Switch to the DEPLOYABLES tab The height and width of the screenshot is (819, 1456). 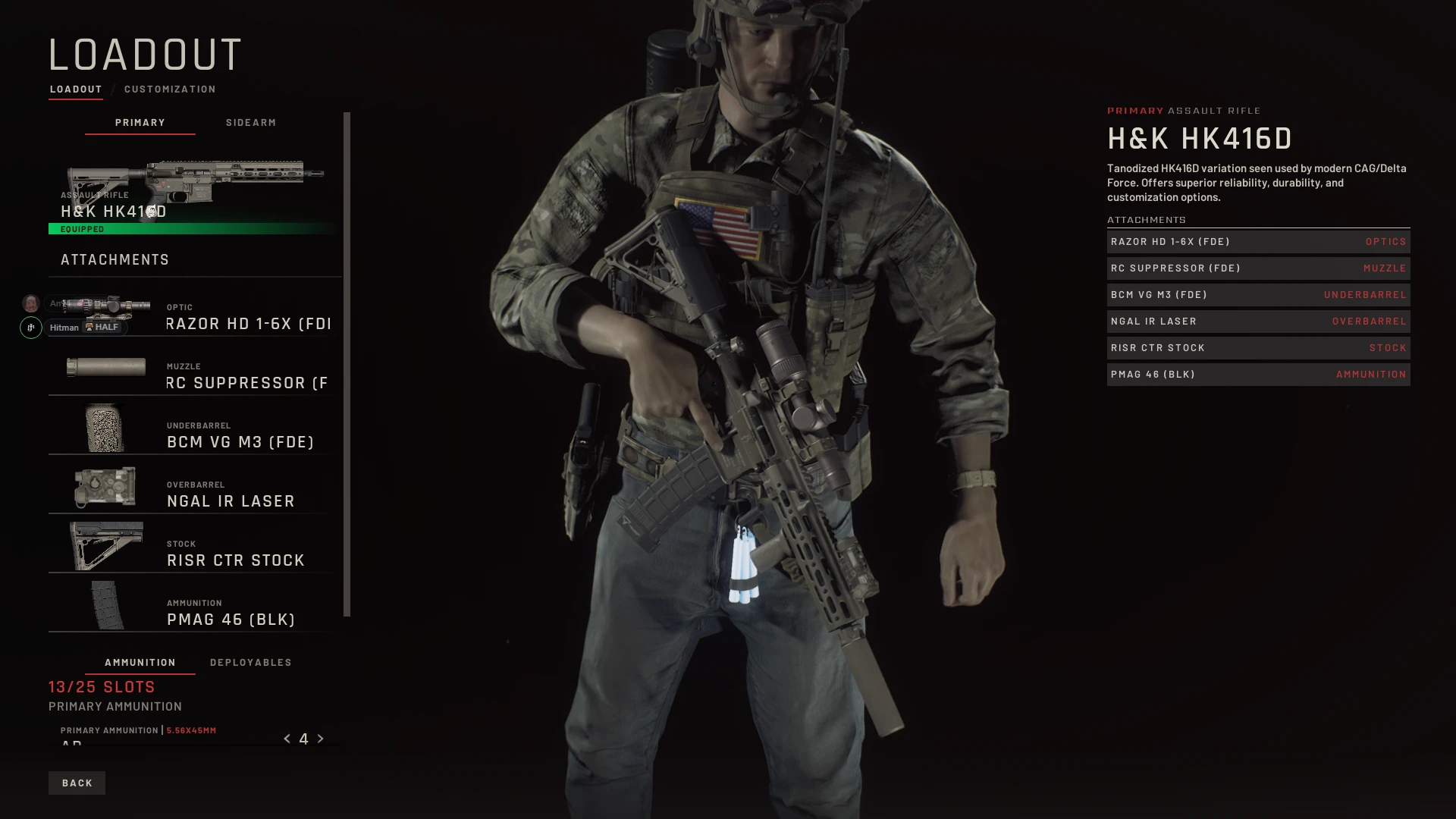pos(251,662)
